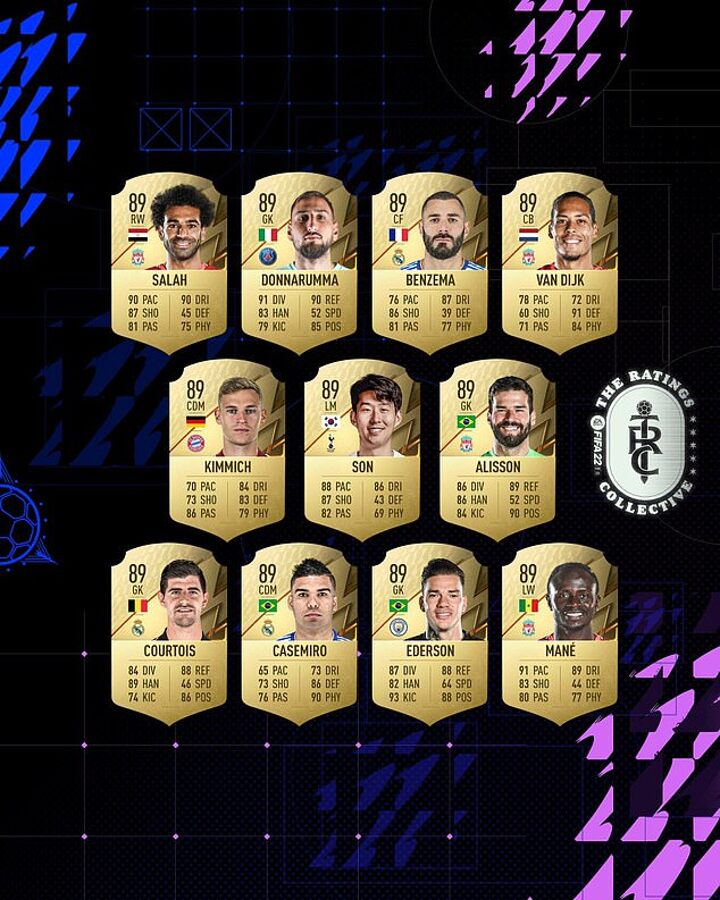Select the Salah player card

point(169,262)
